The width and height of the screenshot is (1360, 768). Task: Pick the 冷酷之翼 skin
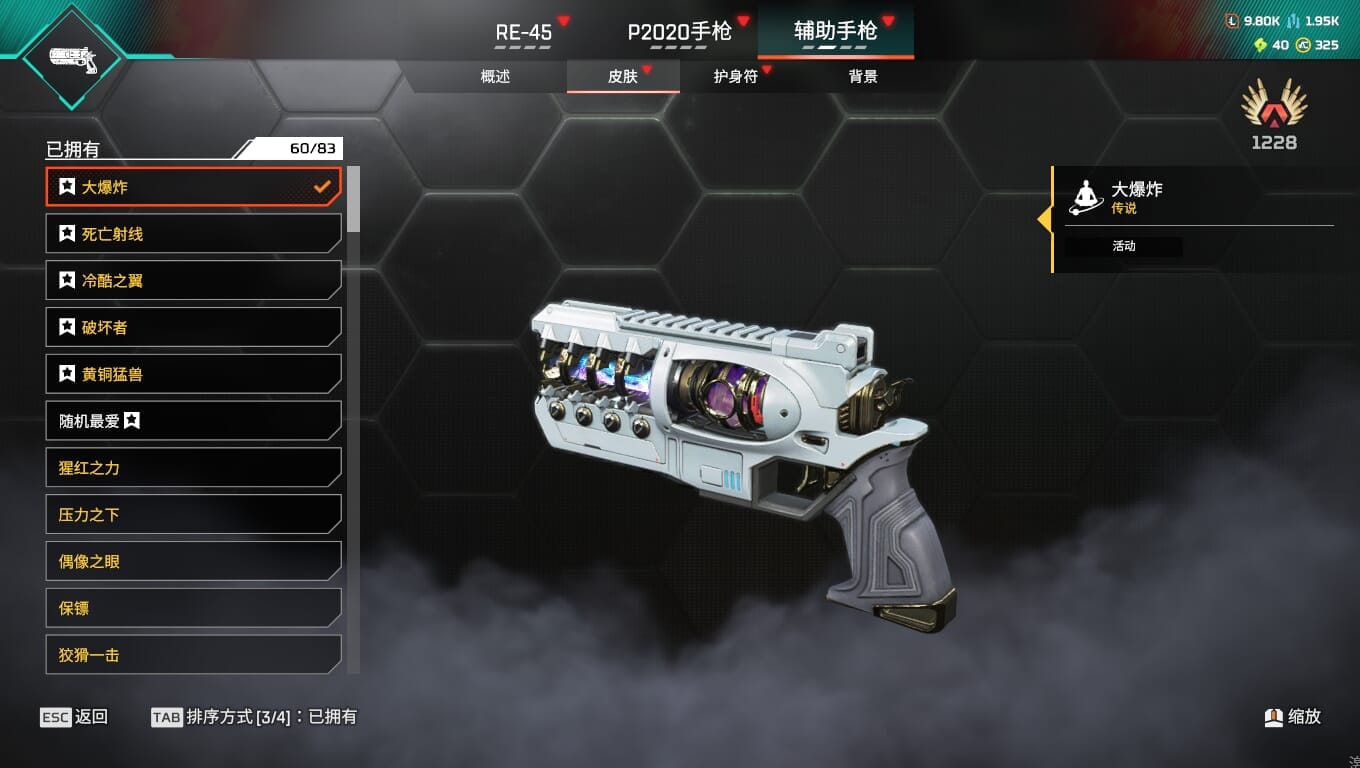pyautogui.click(x=193, y=281)
